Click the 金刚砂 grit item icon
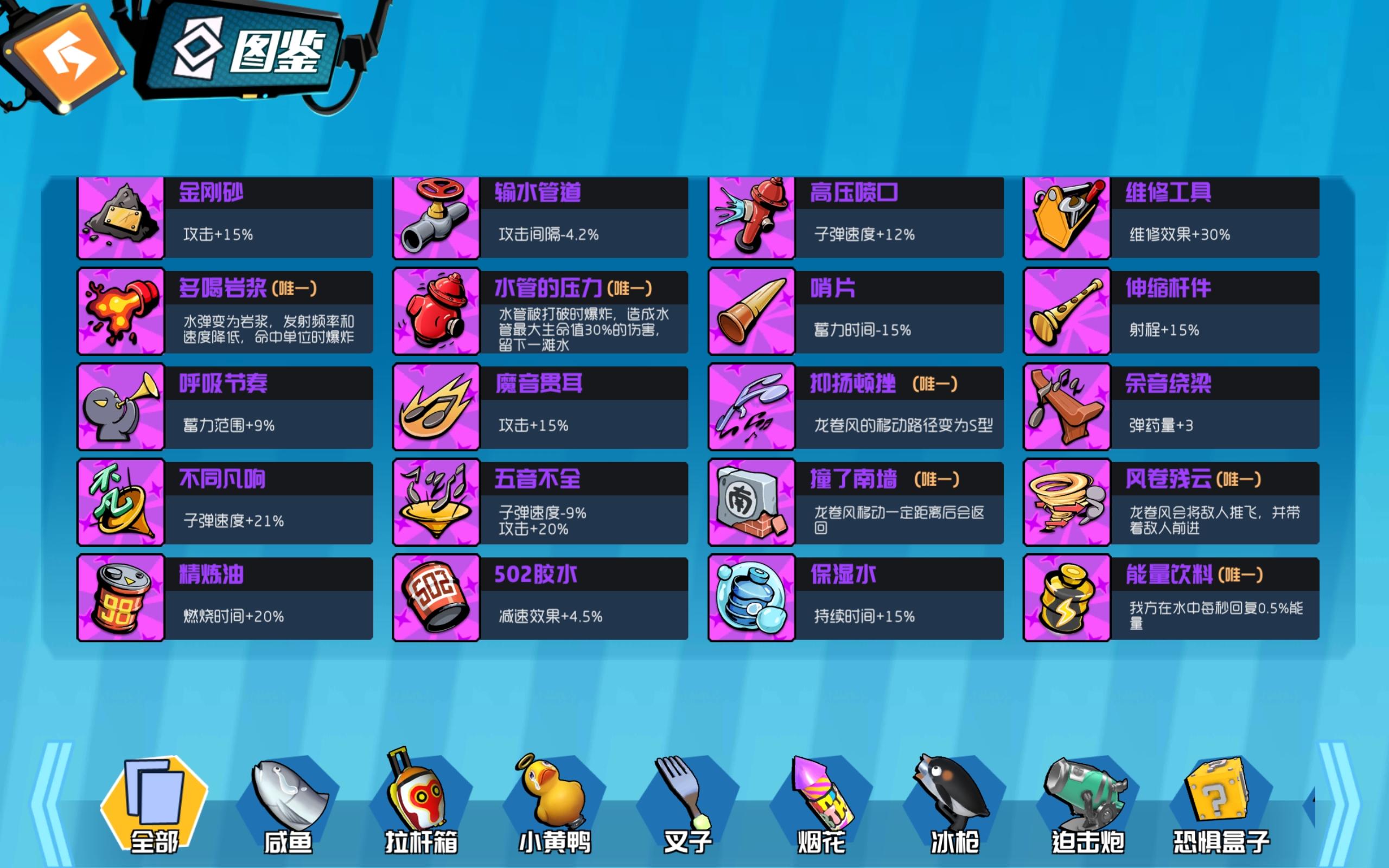 point(120,217)
